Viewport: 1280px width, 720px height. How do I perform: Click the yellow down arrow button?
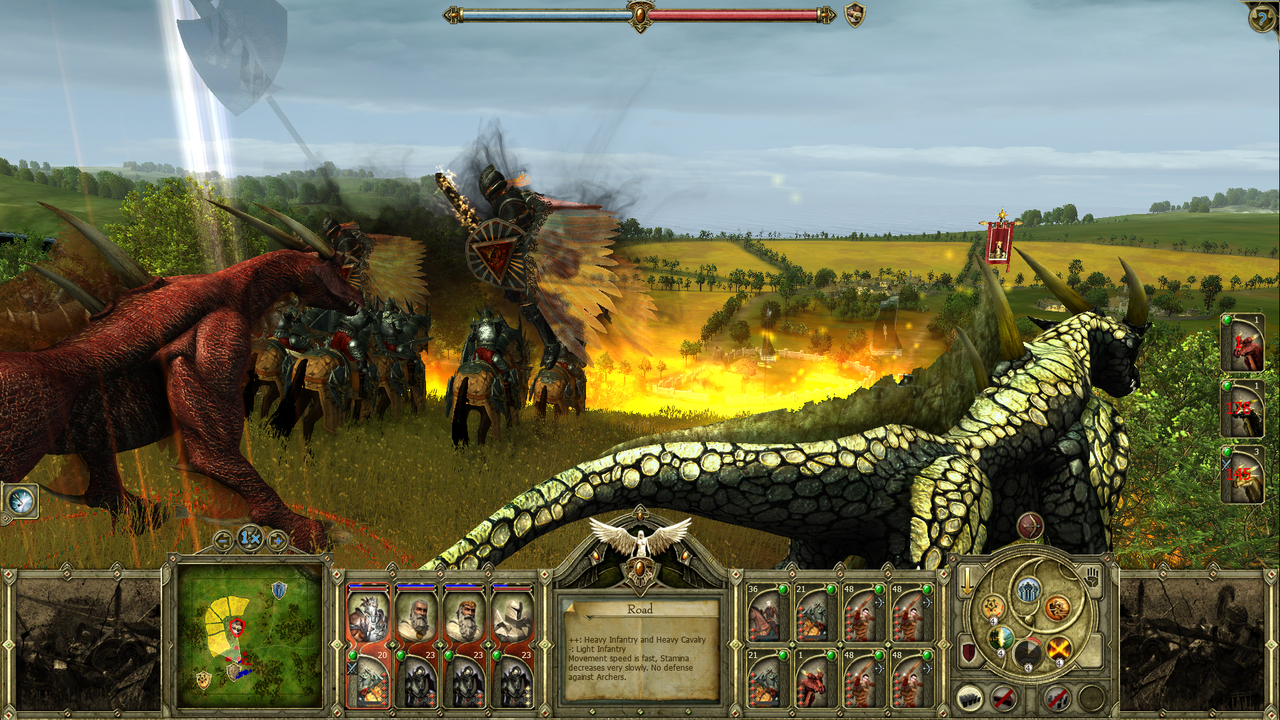[x=967, y=581]
